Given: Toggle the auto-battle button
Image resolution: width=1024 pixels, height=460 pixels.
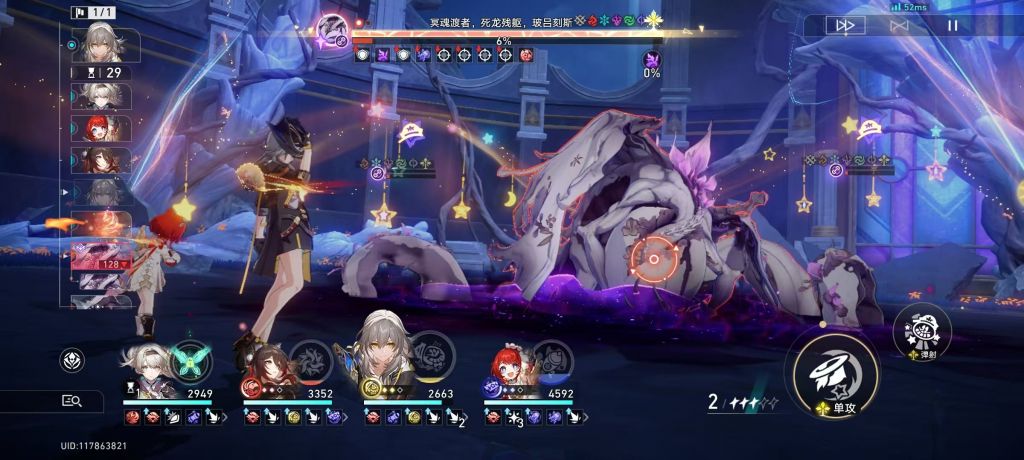Looking at the screenshot, I should click(899, 25).
